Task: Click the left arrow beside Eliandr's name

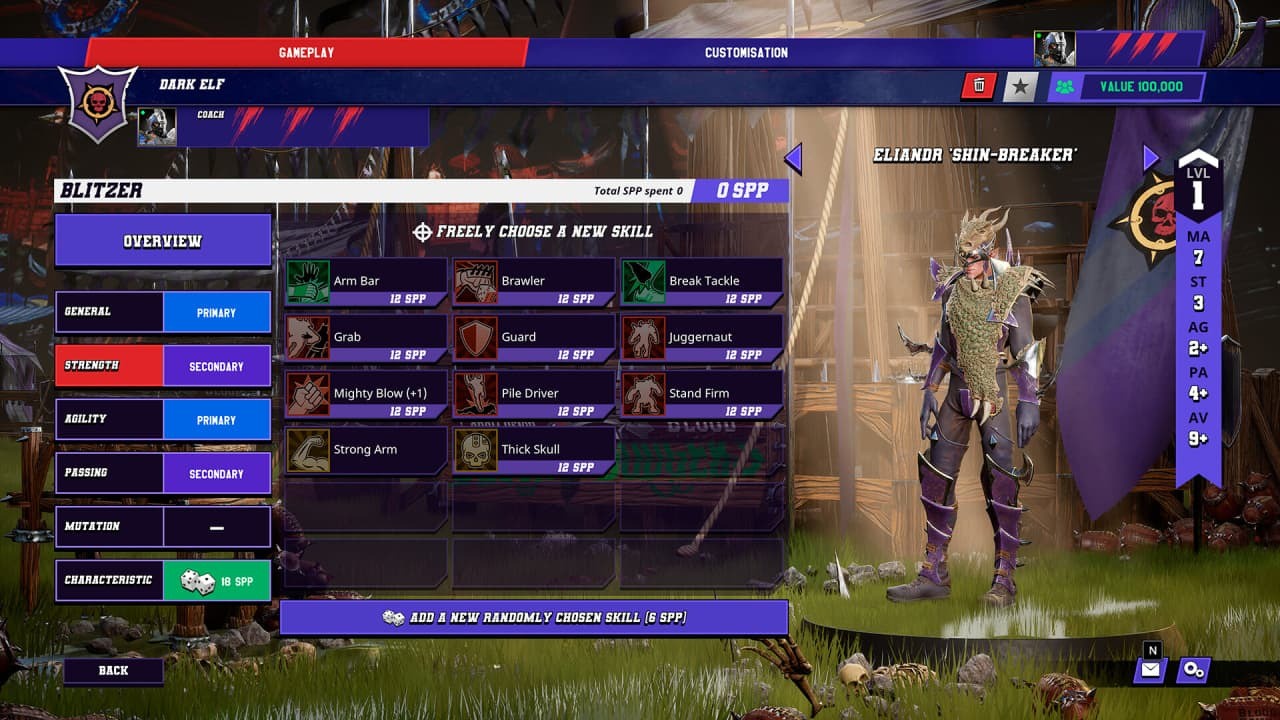Action: 796,156
